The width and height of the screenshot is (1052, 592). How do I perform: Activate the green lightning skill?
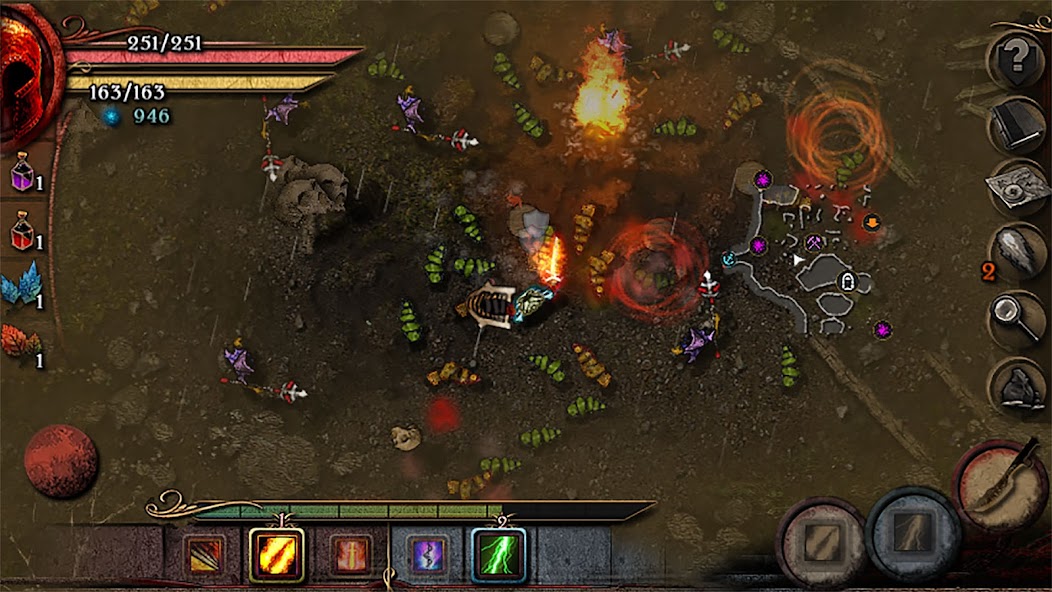(499, 554)
